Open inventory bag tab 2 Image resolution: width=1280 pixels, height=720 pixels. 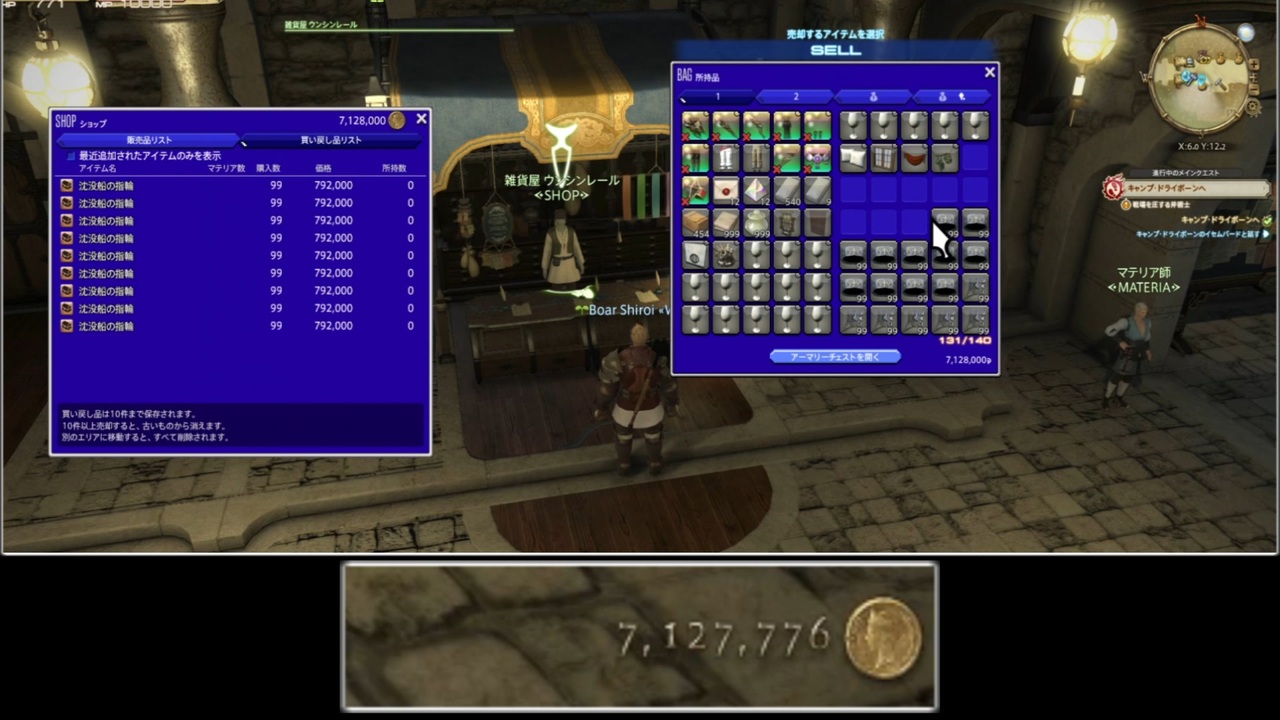(x=795, y=96)
